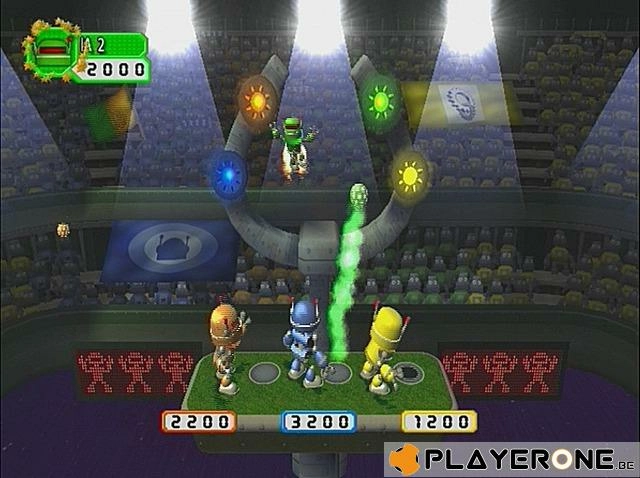
Task: Open the PlayerOne.be watermark logo
Action: 511,459
